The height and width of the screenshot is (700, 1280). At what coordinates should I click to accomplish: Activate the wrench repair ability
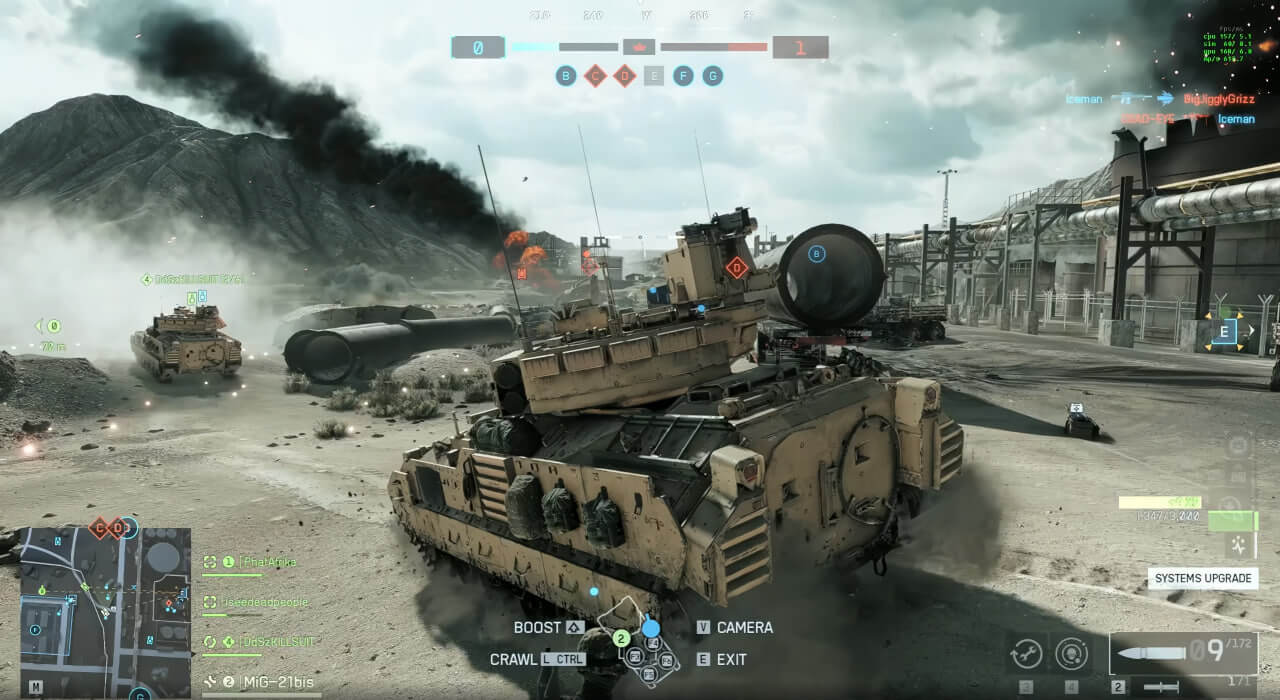[1026, 653]
